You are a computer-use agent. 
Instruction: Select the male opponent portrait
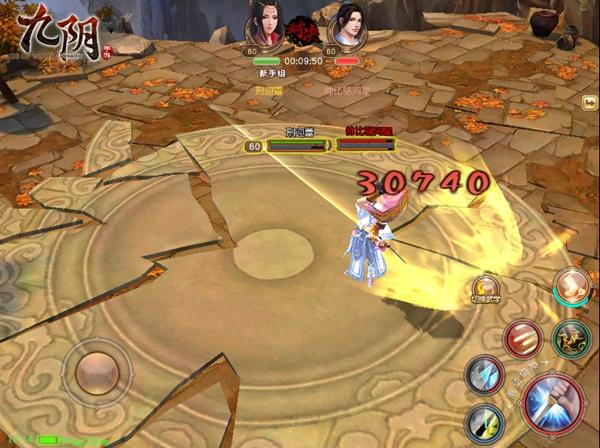point(346,24)
